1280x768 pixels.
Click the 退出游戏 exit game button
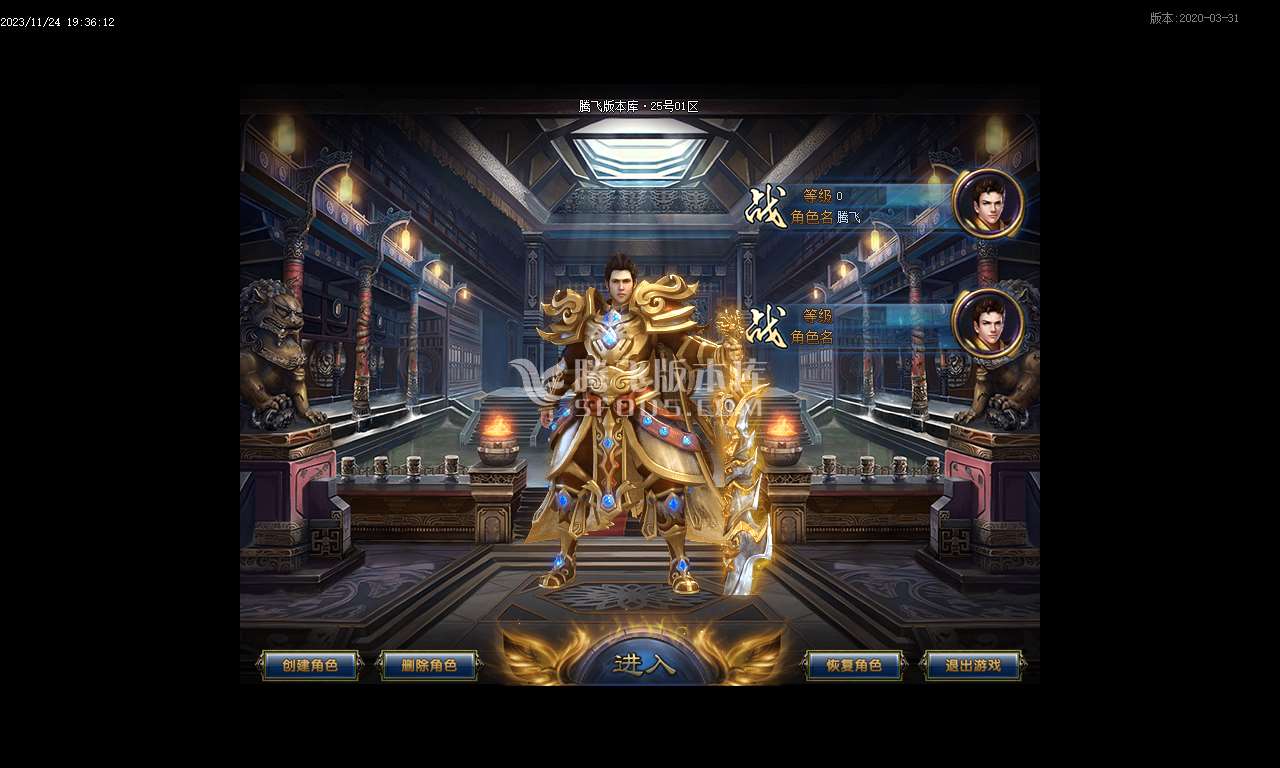tap(972, 664)
